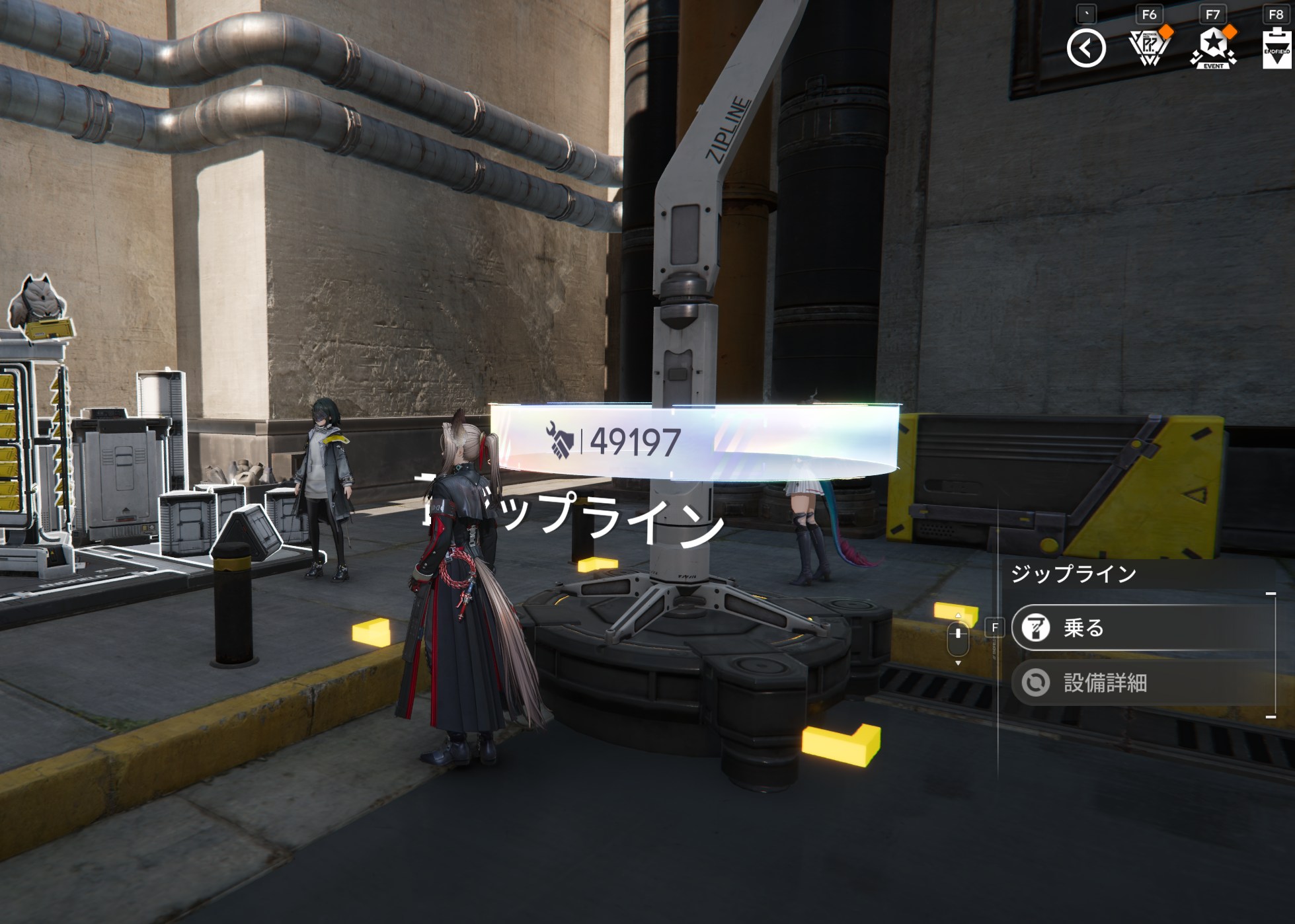
Task: Open the battle pass triangle emblem icon
Action: (x=1149, y=48)
